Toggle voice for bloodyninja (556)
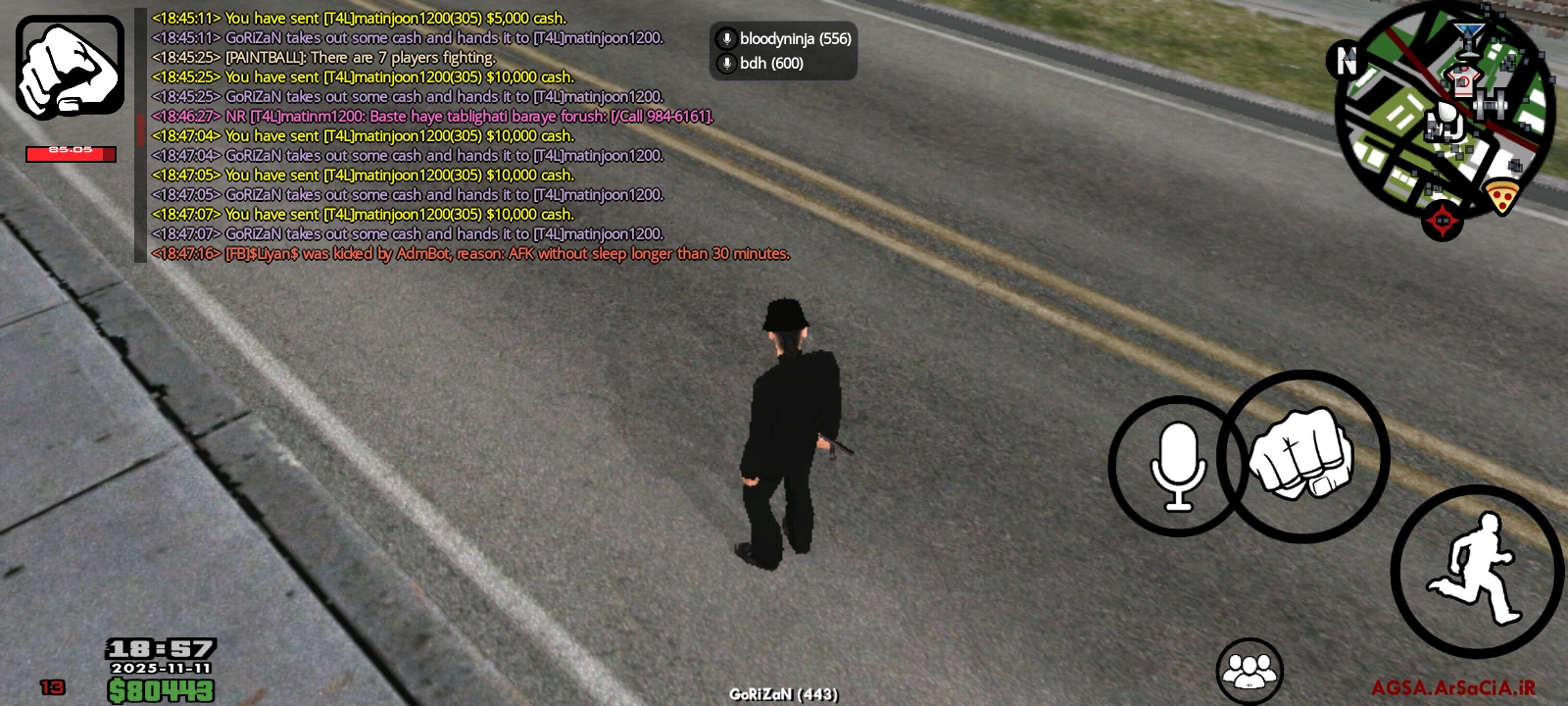 point(795,41)
